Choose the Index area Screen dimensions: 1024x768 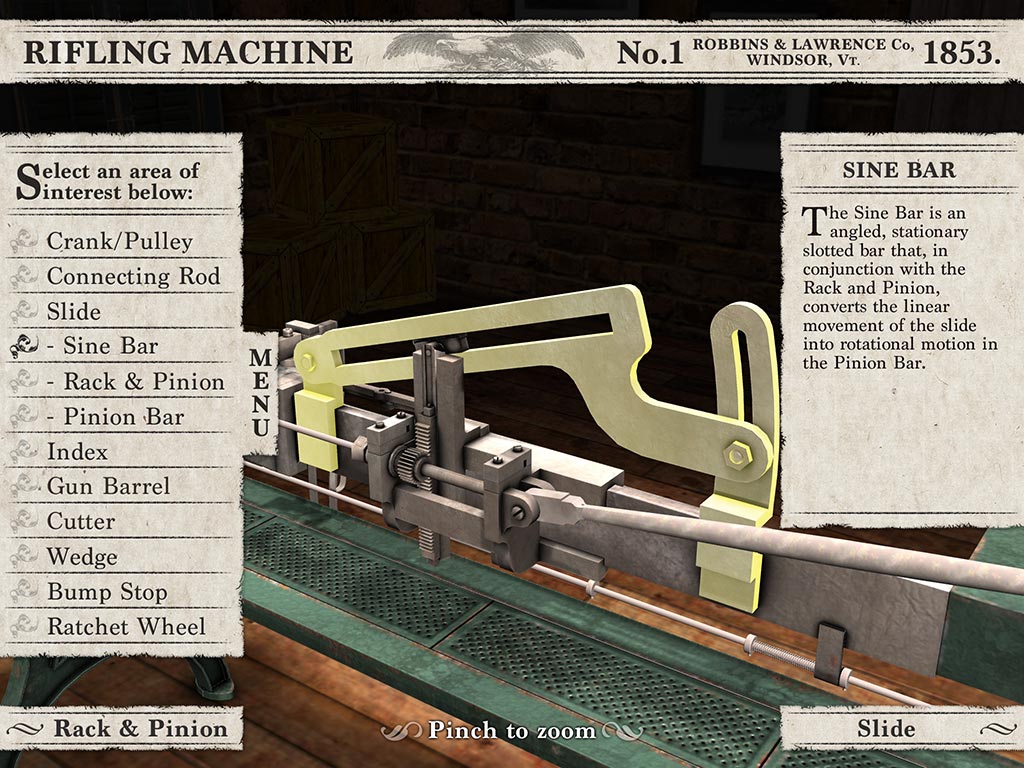[x=77, y=451]
